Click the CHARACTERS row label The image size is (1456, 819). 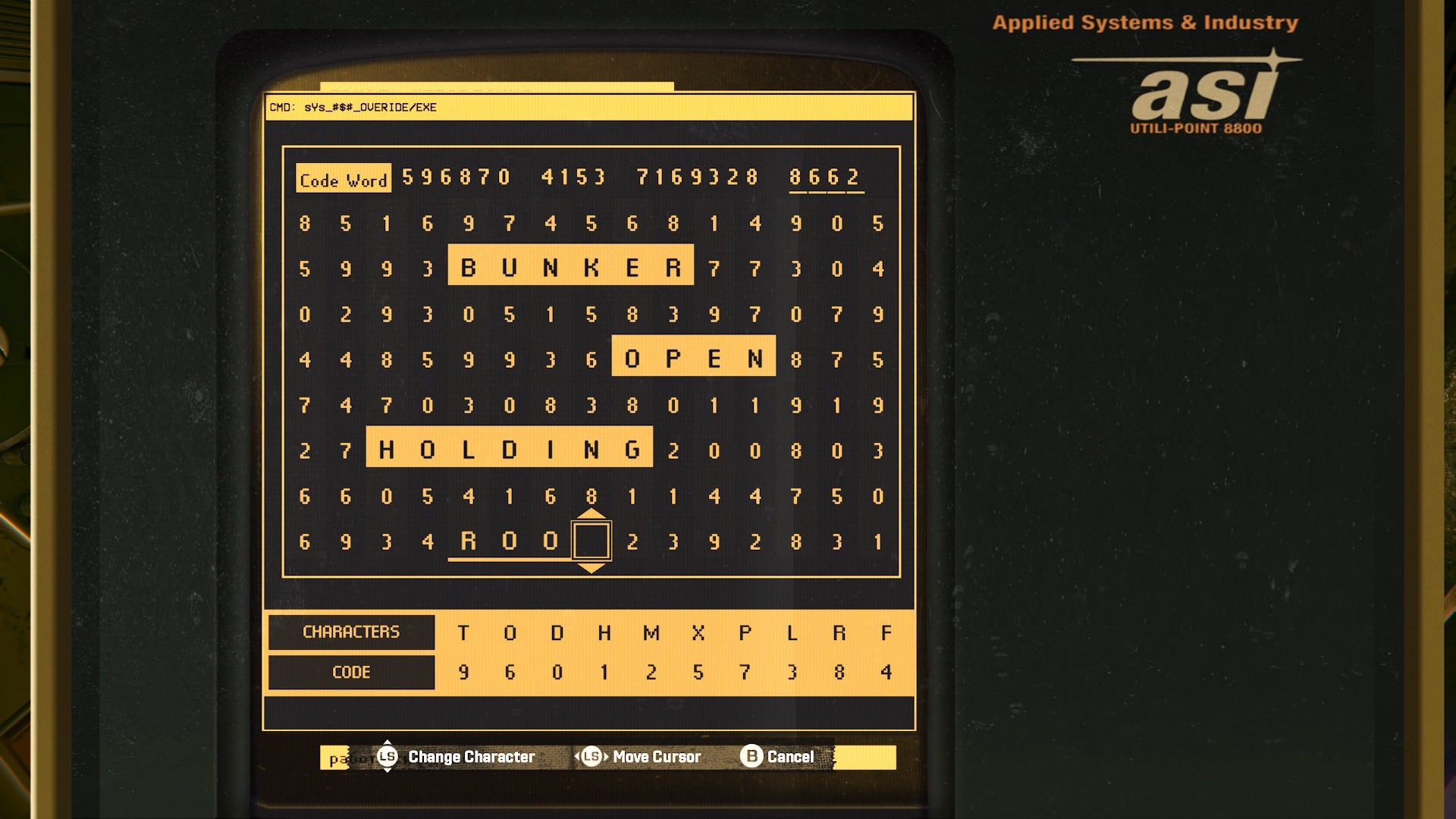(x=351, y=632)
